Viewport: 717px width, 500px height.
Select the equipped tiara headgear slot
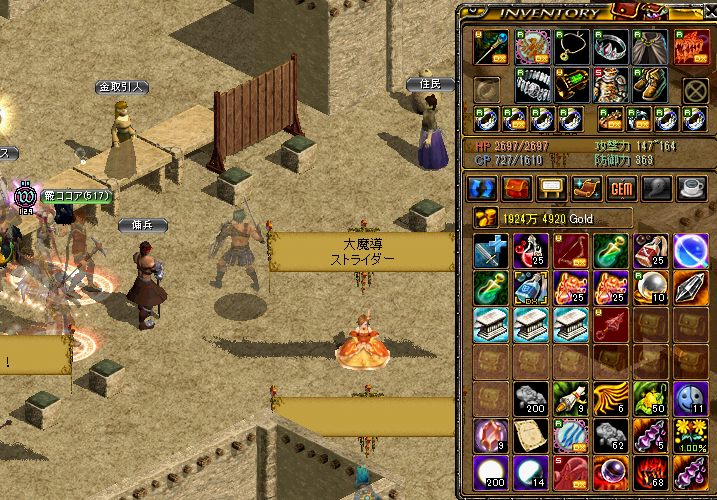611,47
